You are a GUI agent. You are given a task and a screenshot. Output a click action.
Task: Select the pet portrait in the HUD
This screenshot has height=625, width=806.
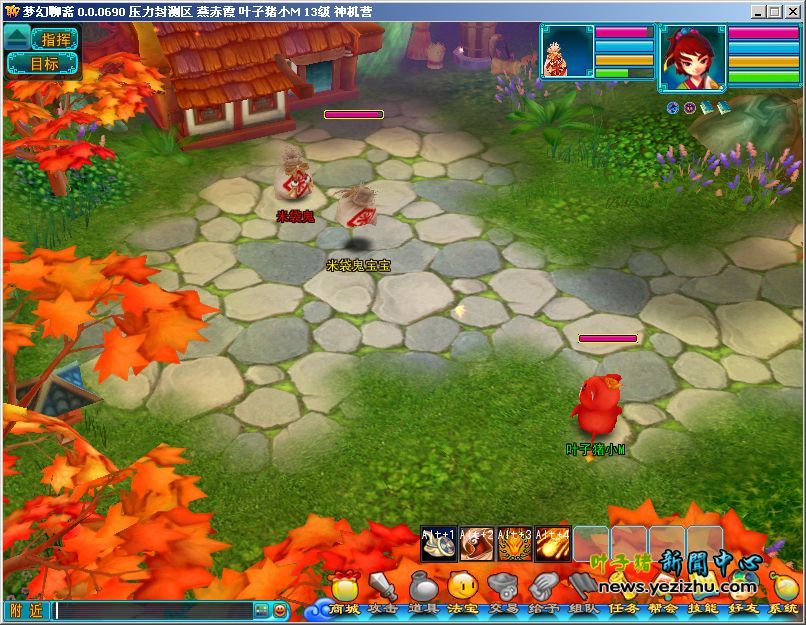[567, 52]
